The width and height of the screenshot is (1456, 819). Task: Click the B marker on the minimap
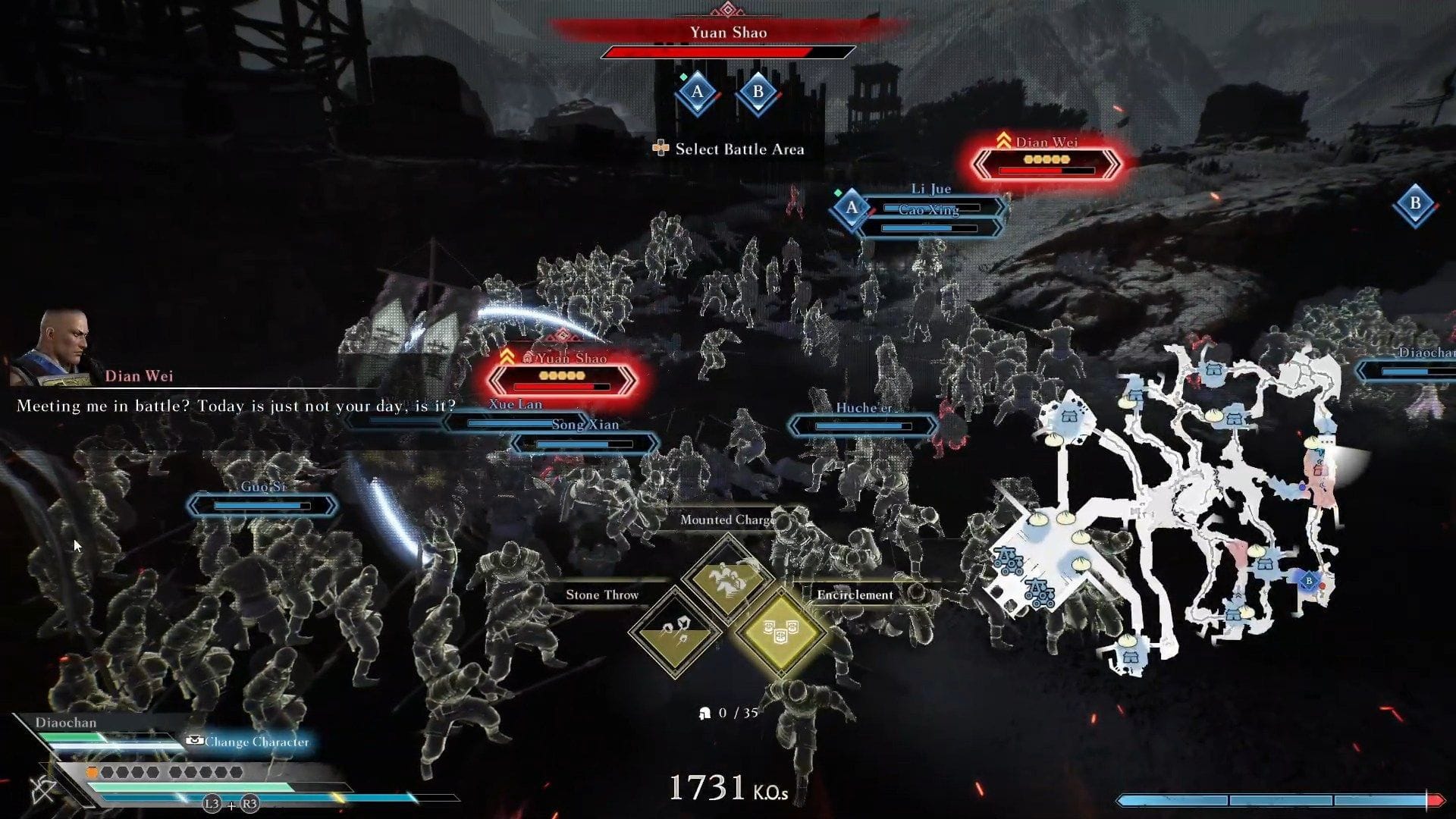tap(1308, 581)
